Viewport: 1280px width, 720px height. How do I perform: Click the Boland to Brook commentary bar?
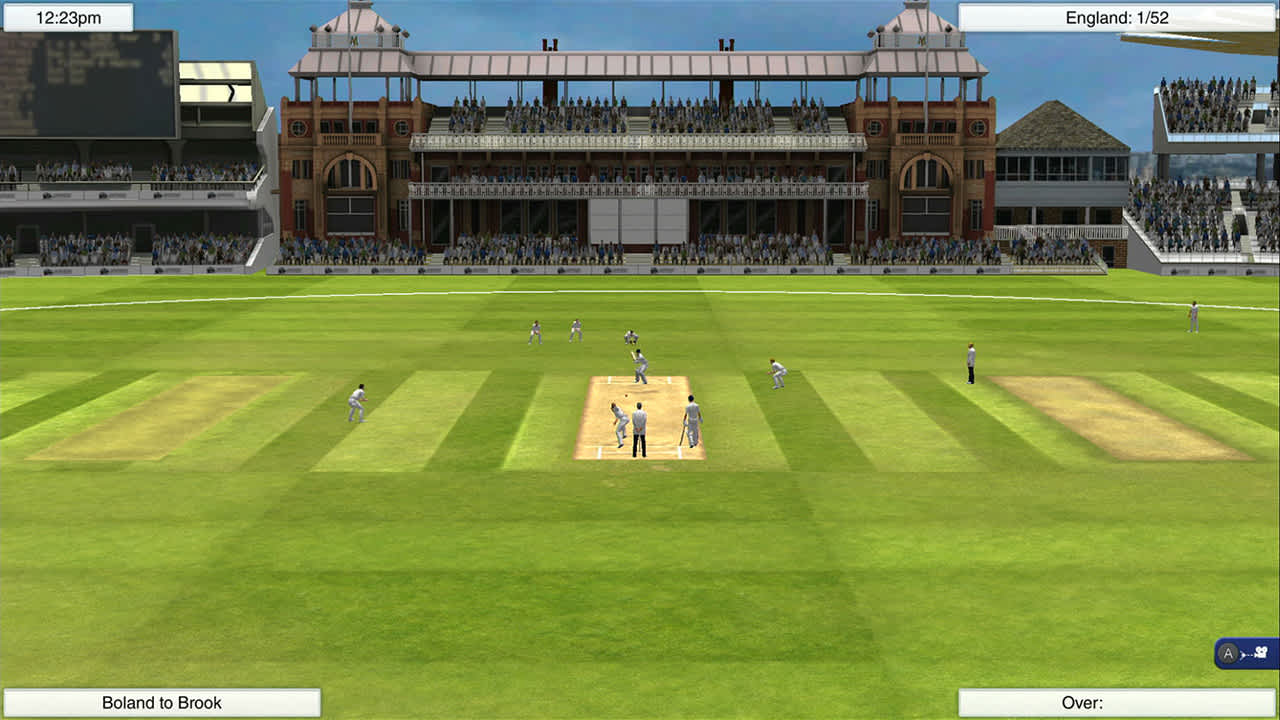coord(160,702)
